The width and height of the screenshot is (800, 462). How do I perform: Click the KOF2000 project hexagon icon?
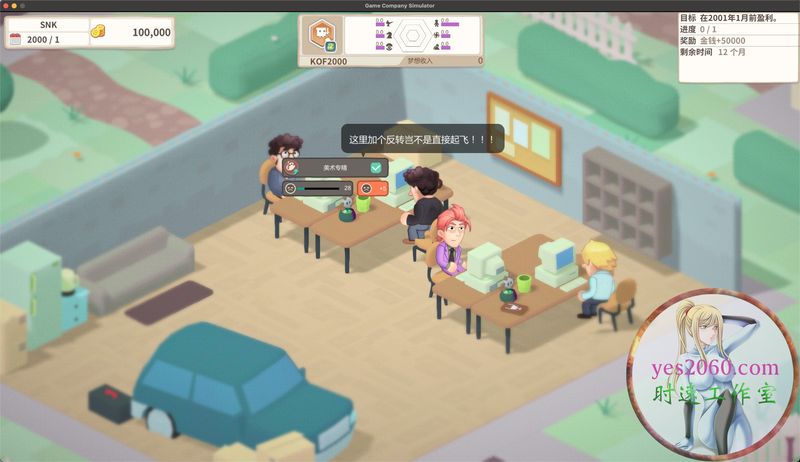coord(321,35)
